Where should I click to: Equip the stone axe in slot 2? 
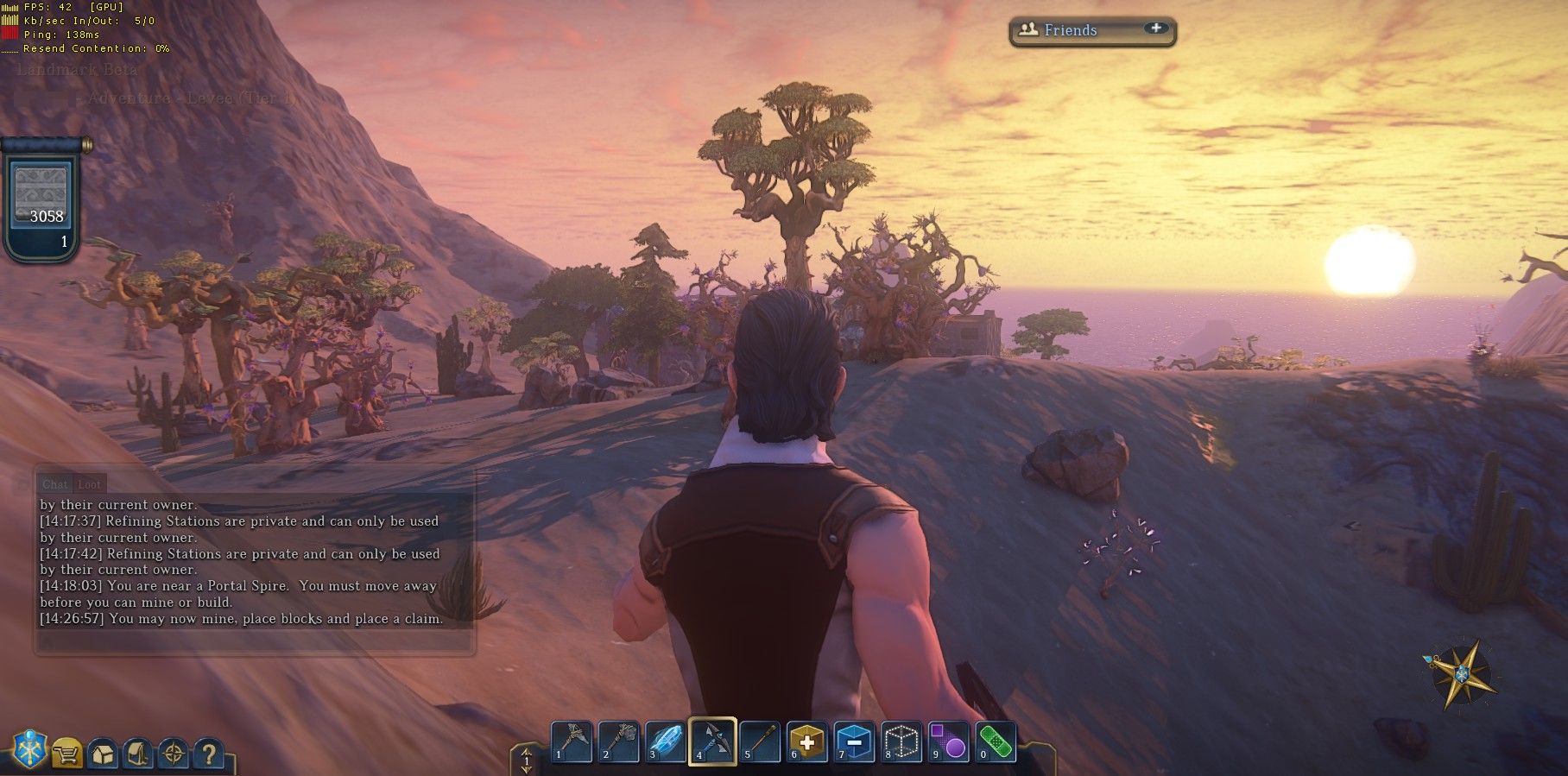pos(618,741)
